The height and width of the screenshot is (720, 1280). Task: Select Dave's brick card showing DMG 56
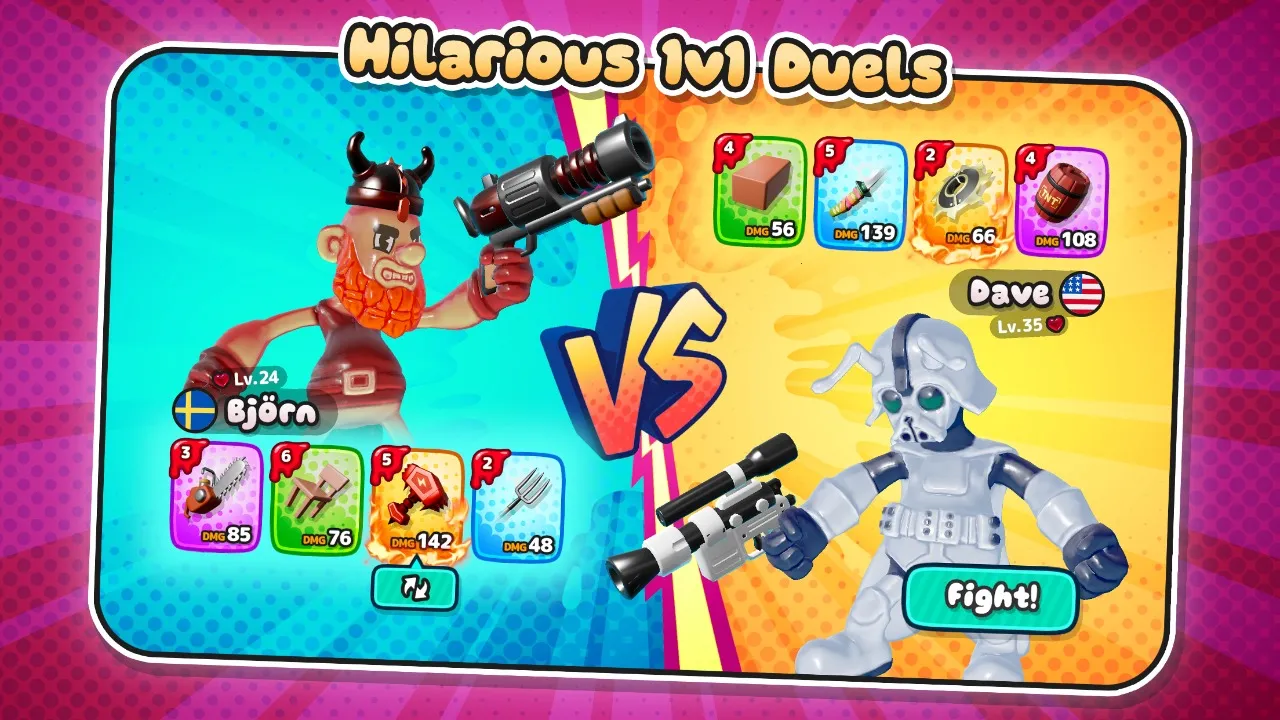tap(756, 198)
